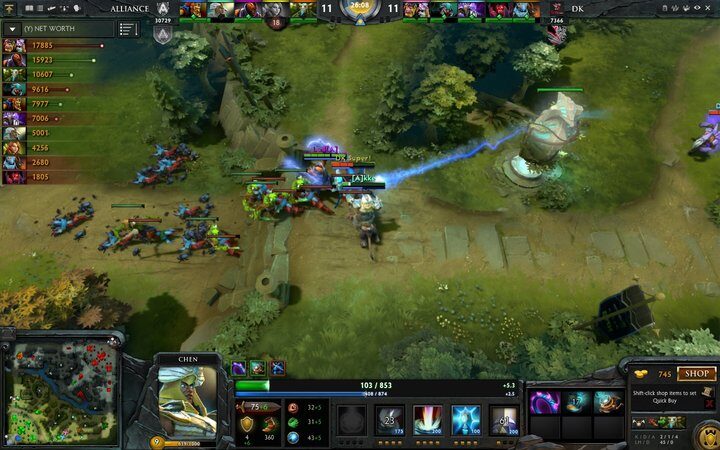Viewport: 720px width, 450px height.
Task: Toggle the net worth list sort button
Action: pos(127,29)
